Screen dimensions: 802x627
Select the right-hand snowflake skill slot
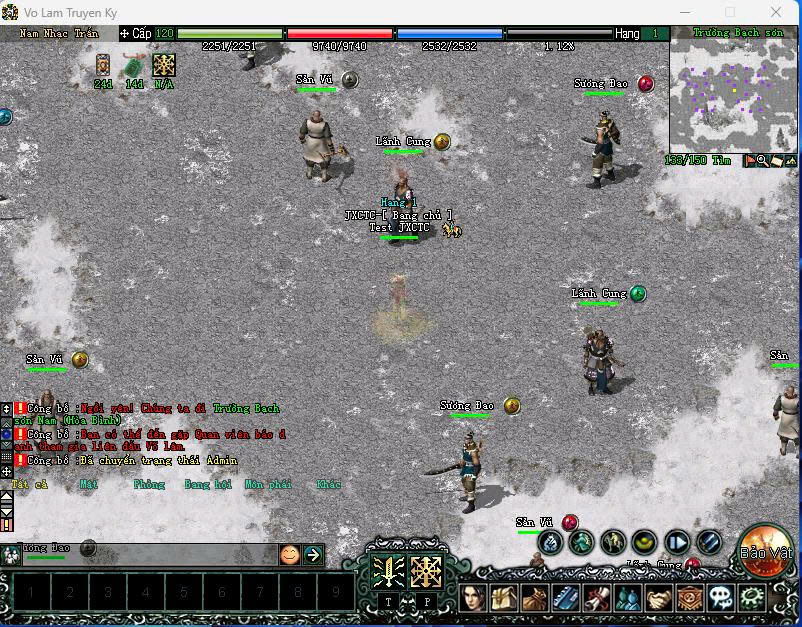[426, 571]
